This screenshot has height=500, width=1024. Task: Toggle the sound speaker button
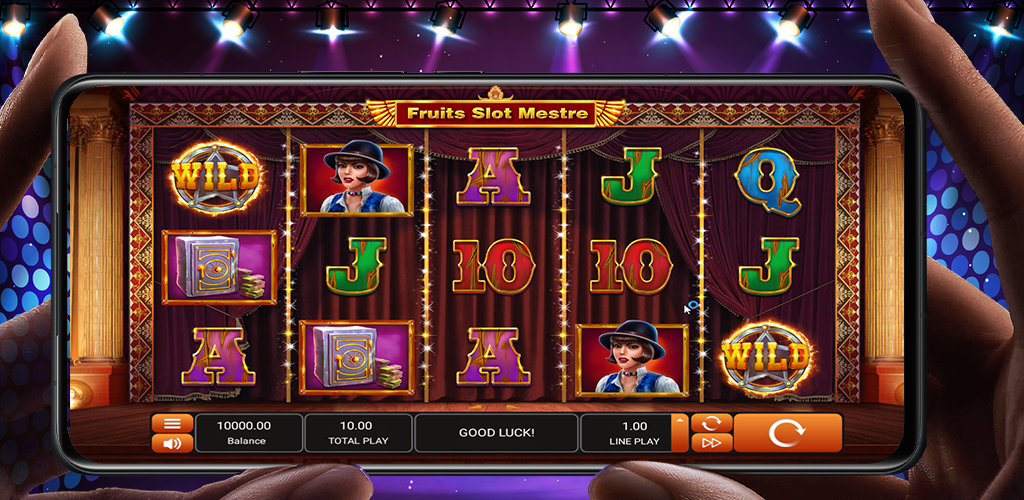point(172,443)
